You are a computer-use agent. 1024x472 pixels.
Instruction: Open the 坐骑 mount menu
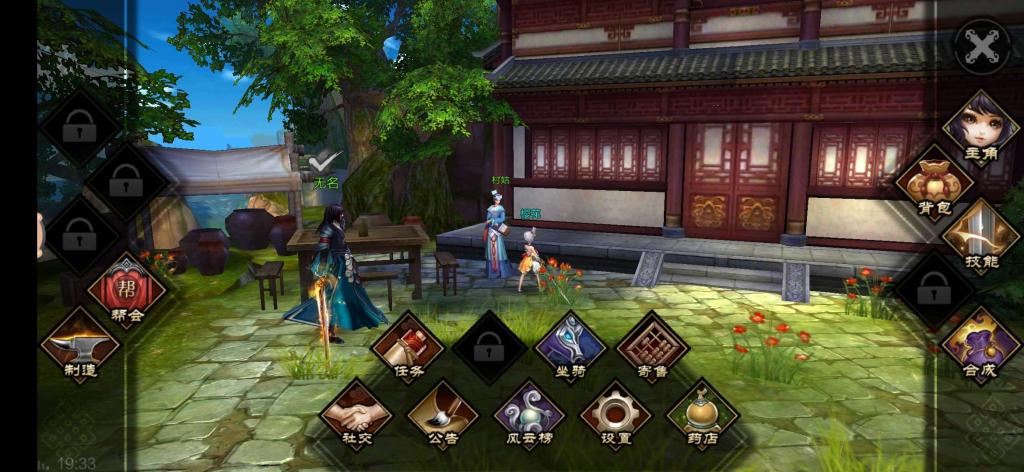click(x=570, y=347)
